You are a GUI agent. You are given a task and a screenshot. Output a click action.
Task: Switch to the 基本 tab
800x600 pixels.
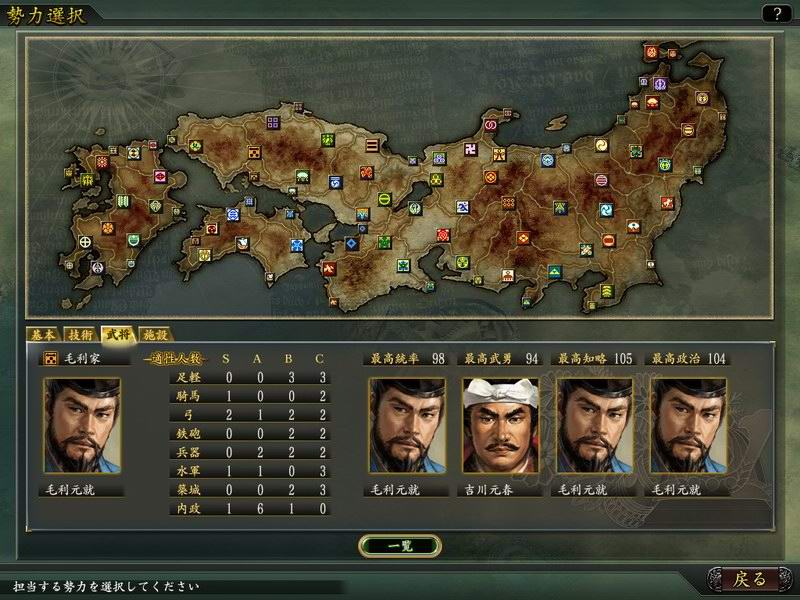(x=44, y=335)
